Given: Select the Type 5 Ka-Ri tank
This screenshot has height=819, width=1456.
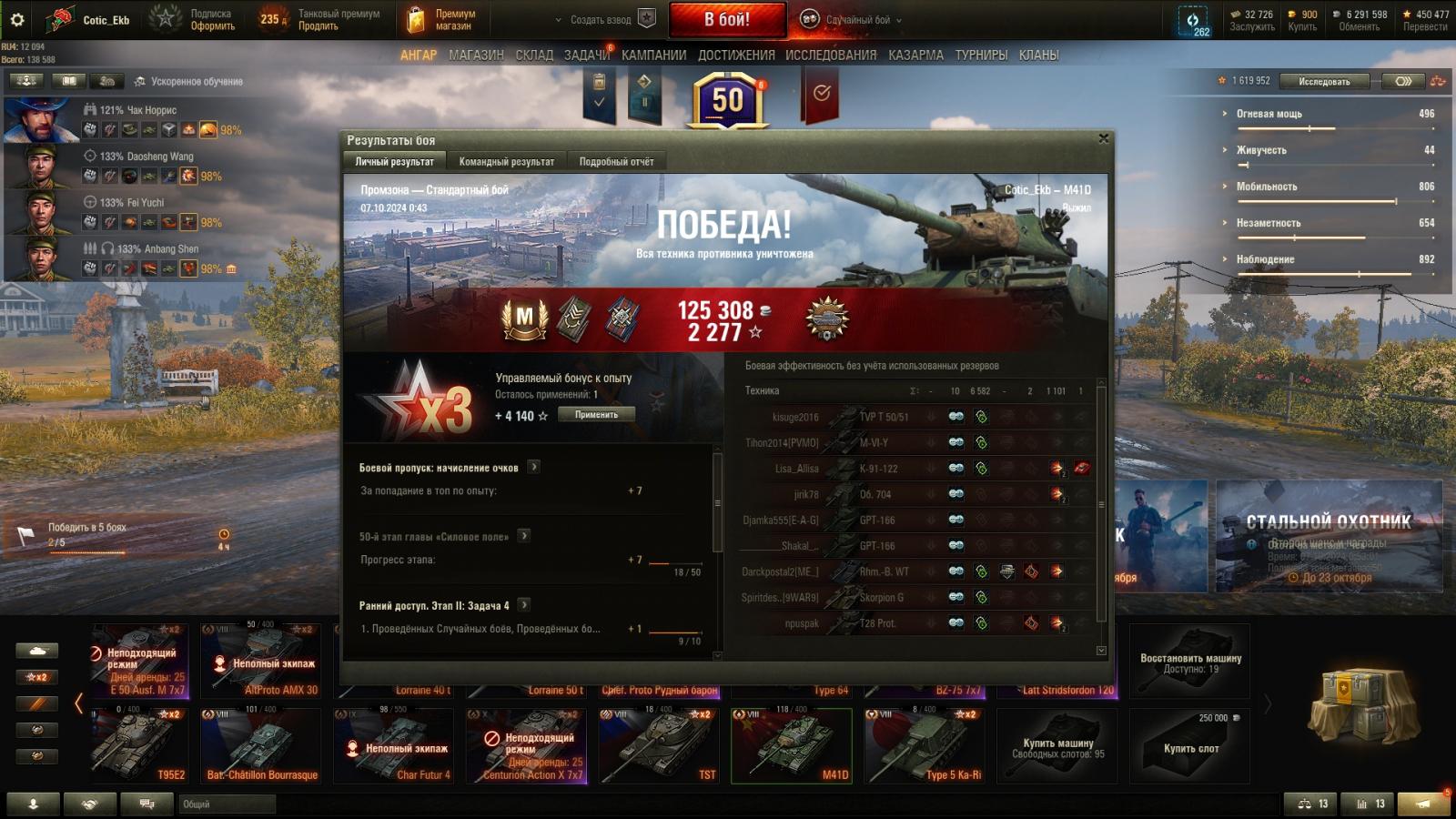Looking at the screenshot, I should (925, 746).
